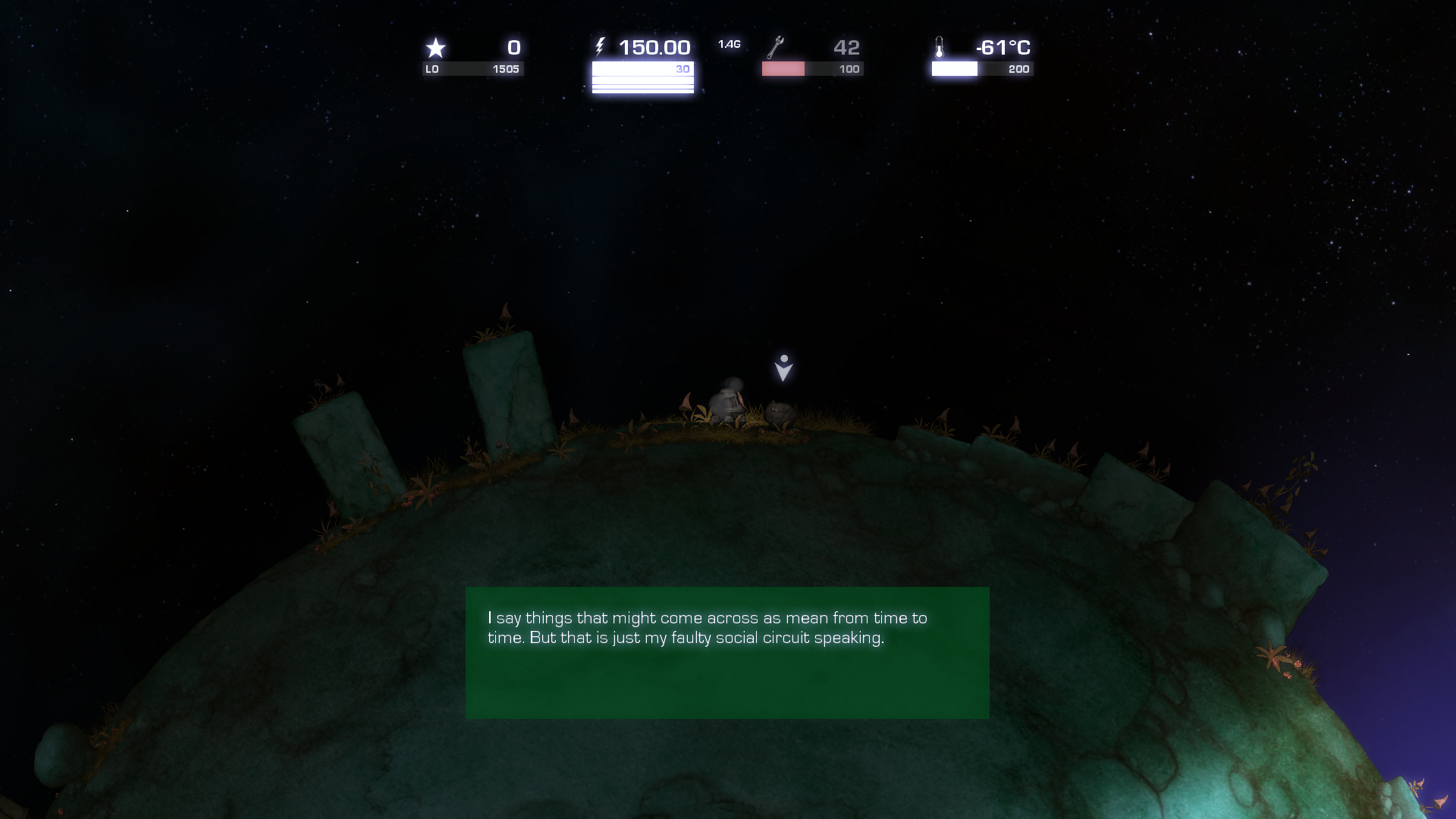Image resolution: width=1456 pixels, height=819 pixels.
Task: Click the 1.4G gravity indicator
Action: click(728, 43)
